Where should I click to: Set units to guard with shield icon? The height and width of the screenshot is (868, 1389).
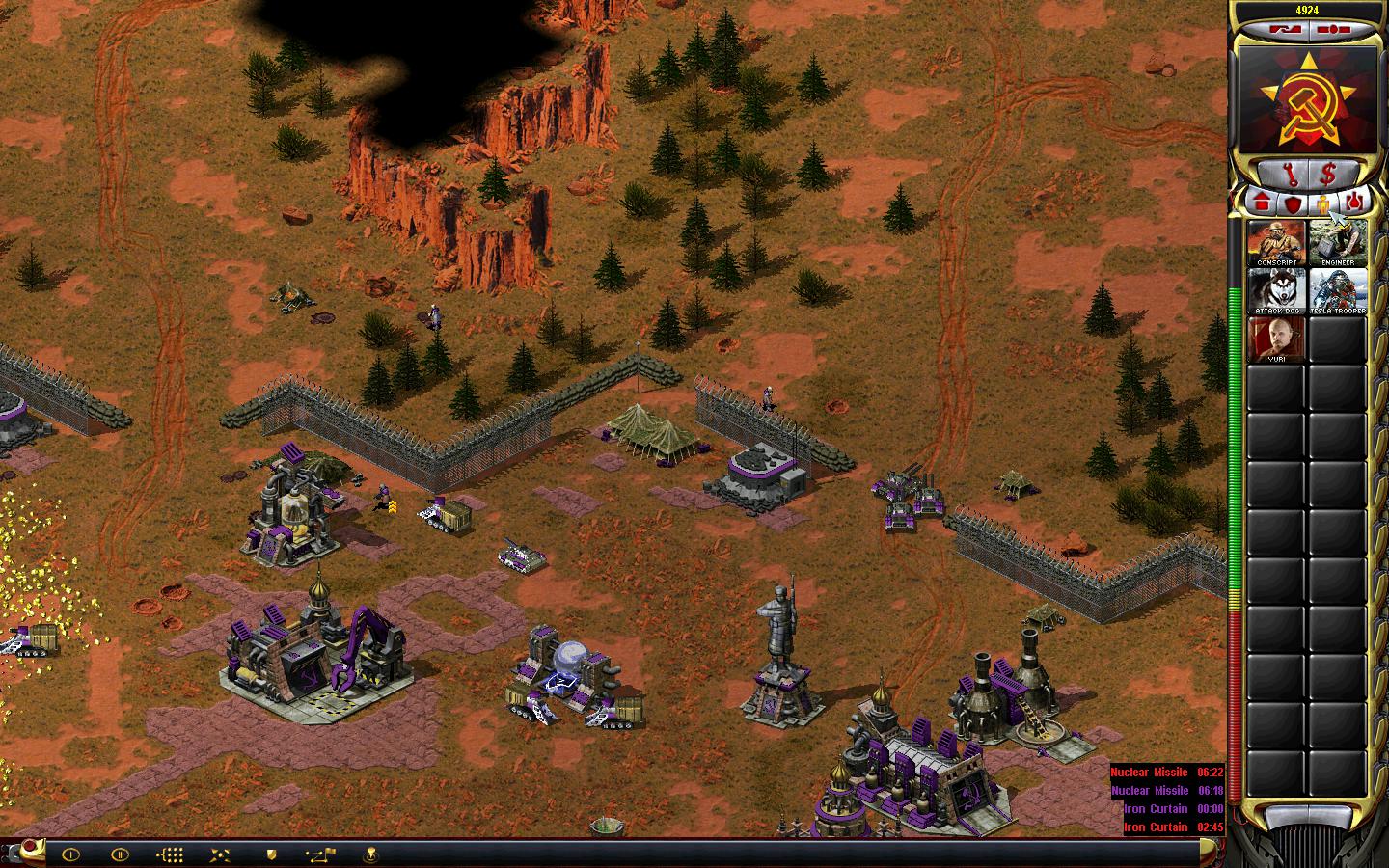tap(271, 854)
